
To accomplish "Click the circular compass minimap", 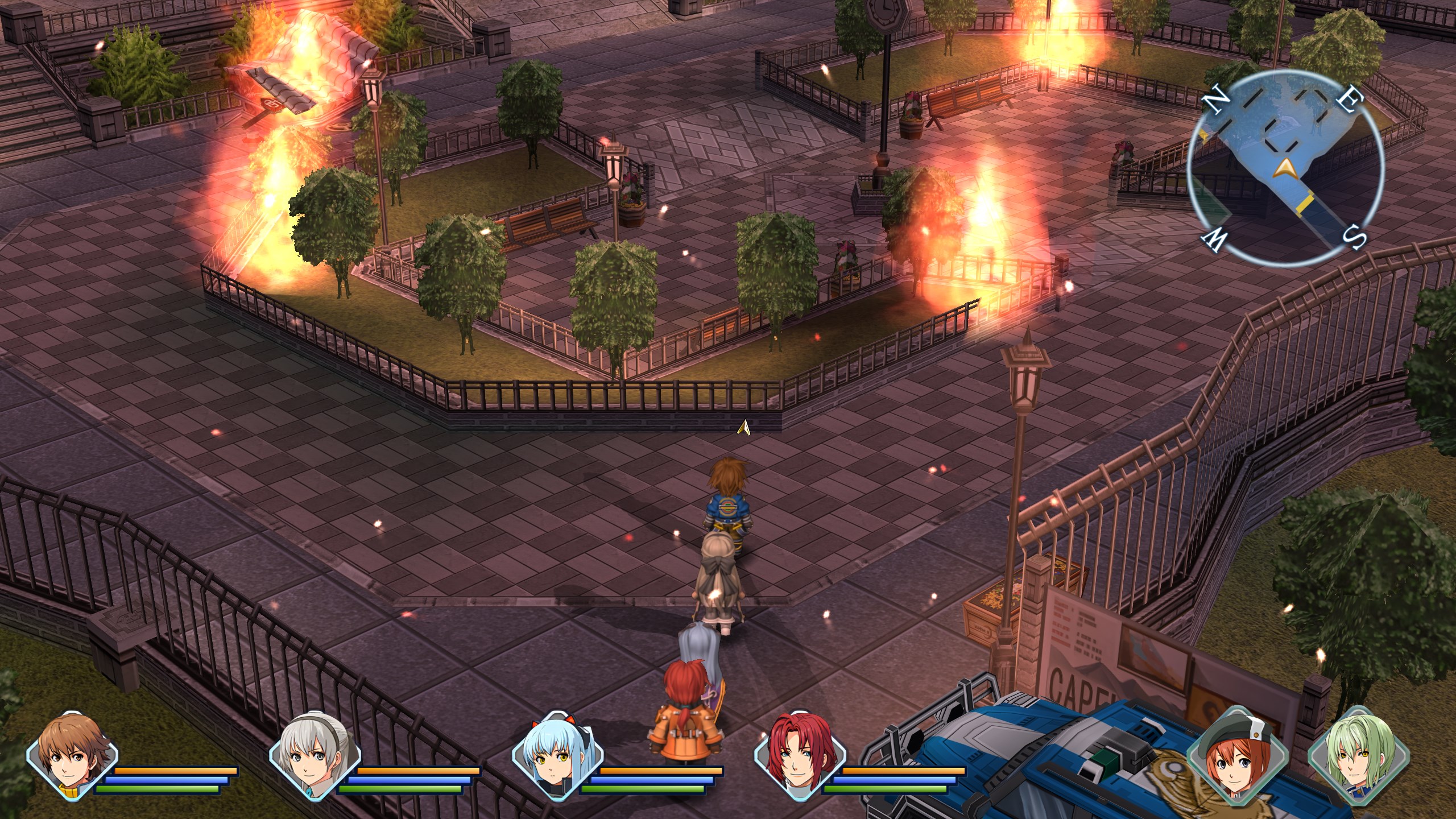I will (1284, 168).
